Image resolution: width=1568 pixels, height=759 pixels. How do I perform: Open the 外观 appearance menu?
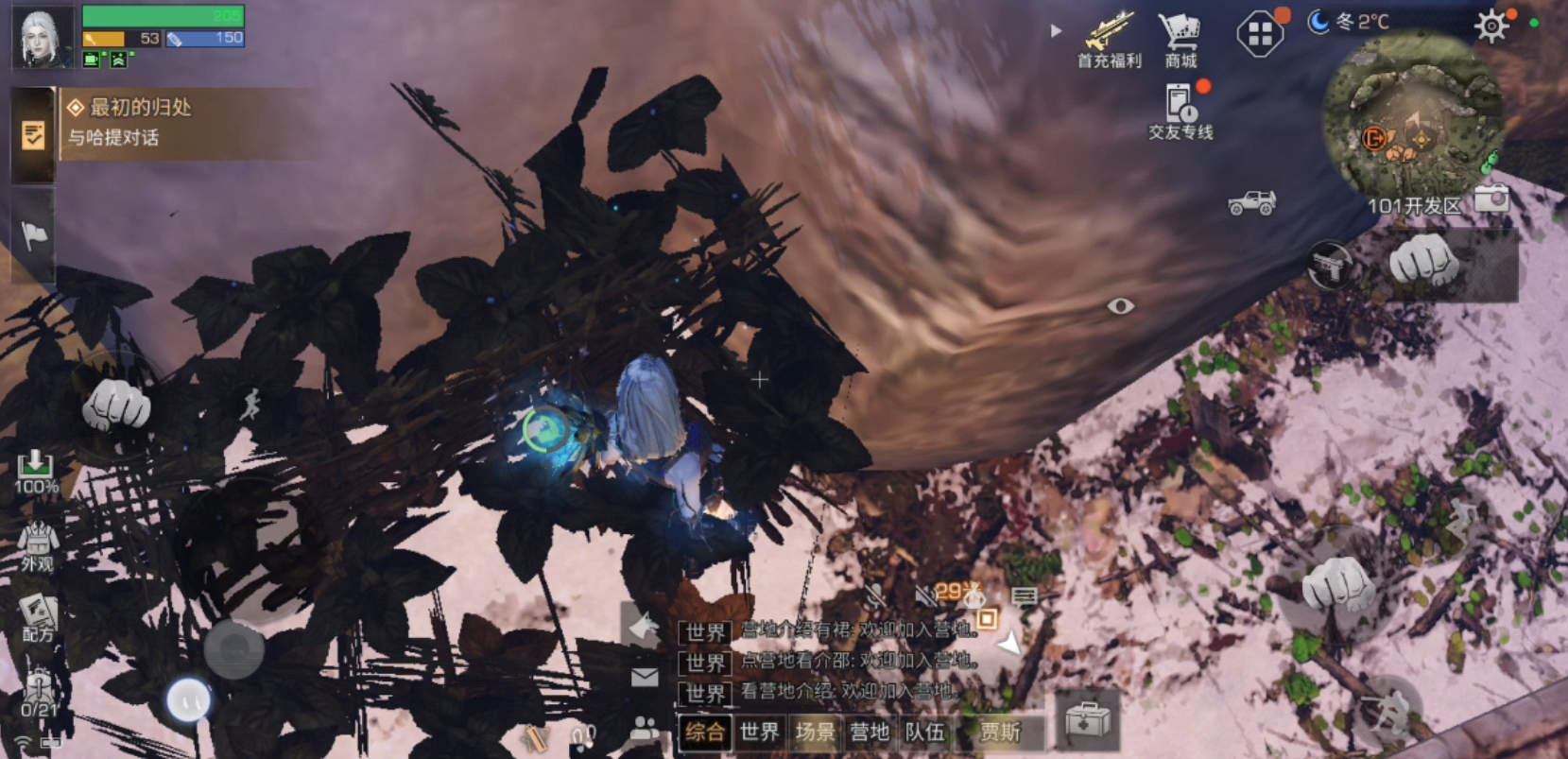[37, 547]
